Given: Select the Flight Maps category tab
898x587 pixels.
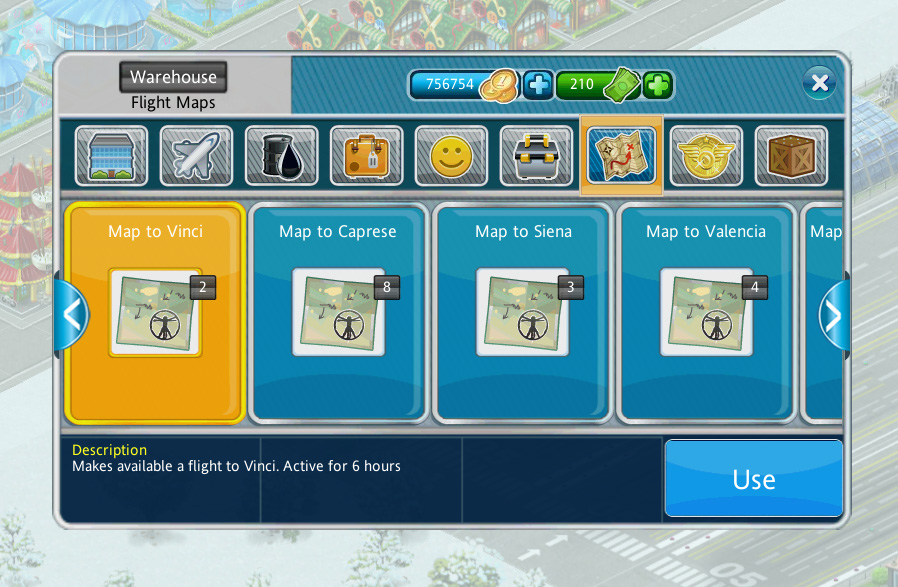Looking at the screenshot, I should coord(621,156).
